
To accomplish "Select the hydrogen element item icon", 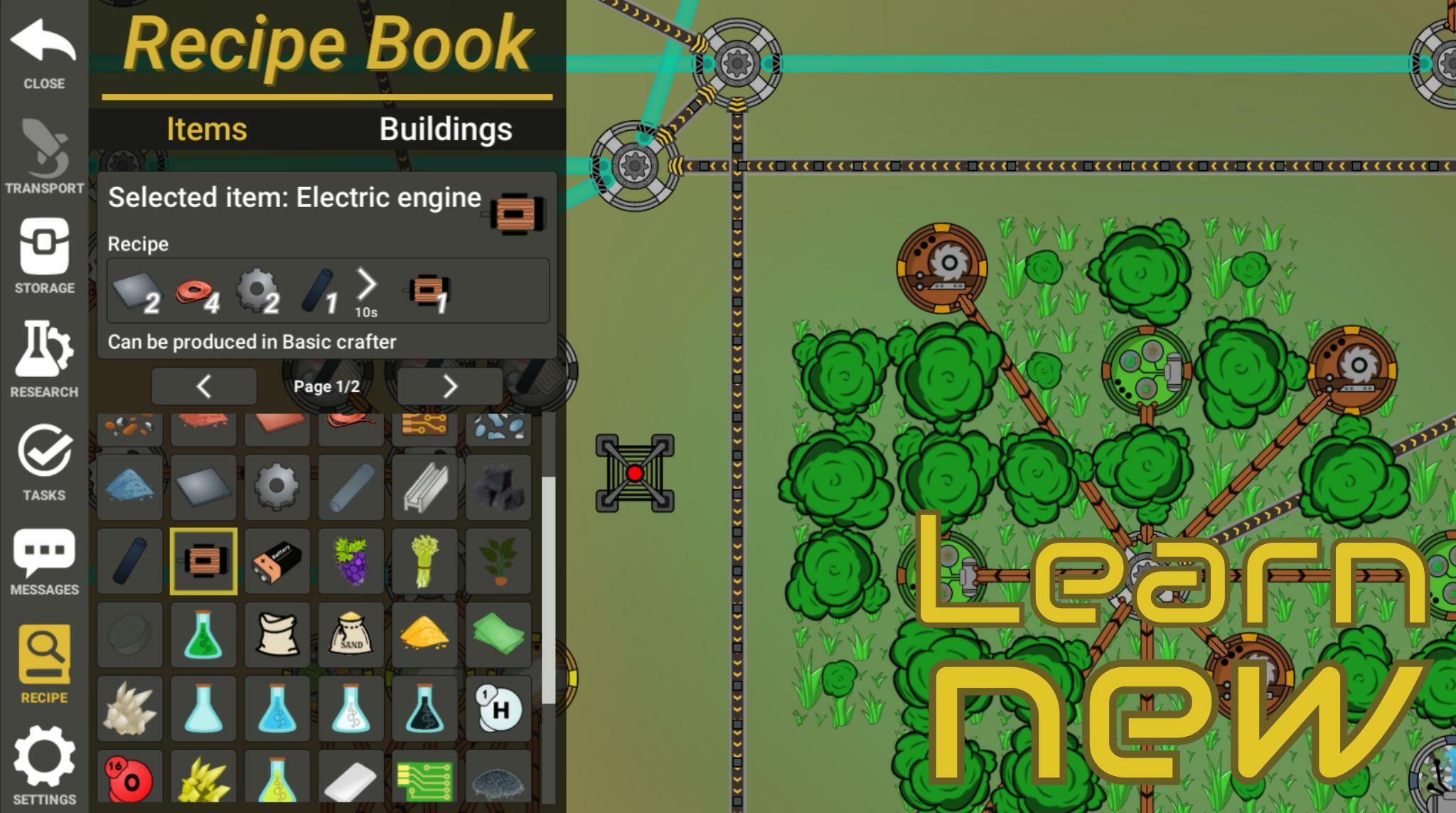I will coord(498,707).
